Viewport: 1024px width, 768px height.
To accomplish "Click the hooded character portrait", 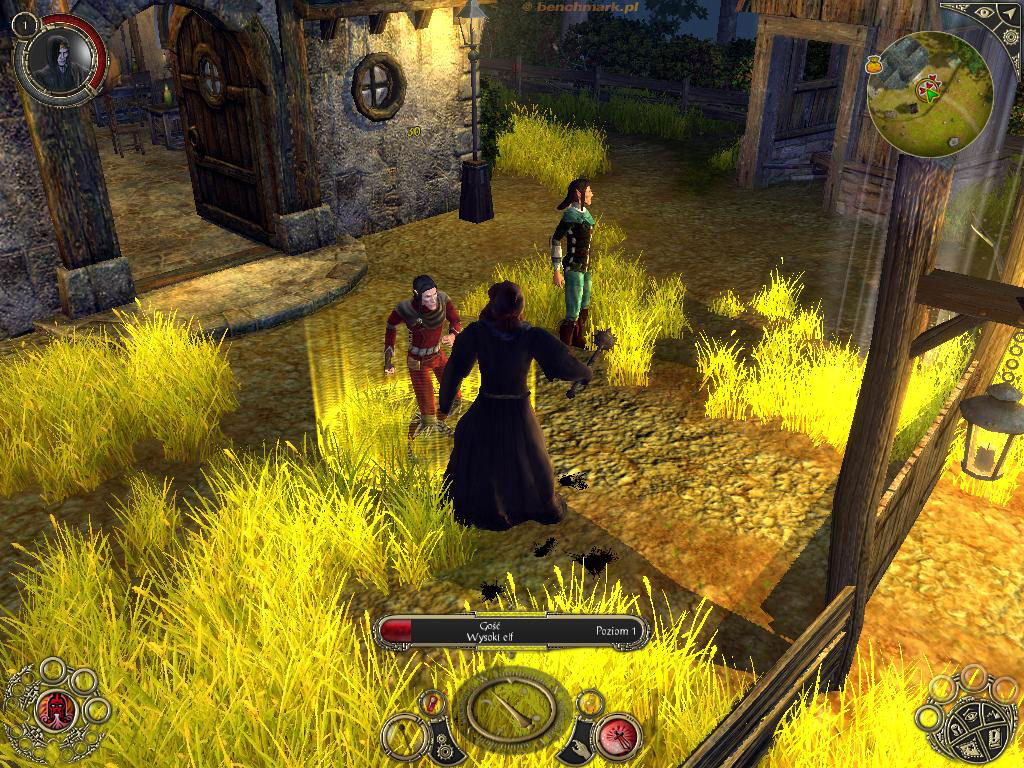I will point(59,58).
